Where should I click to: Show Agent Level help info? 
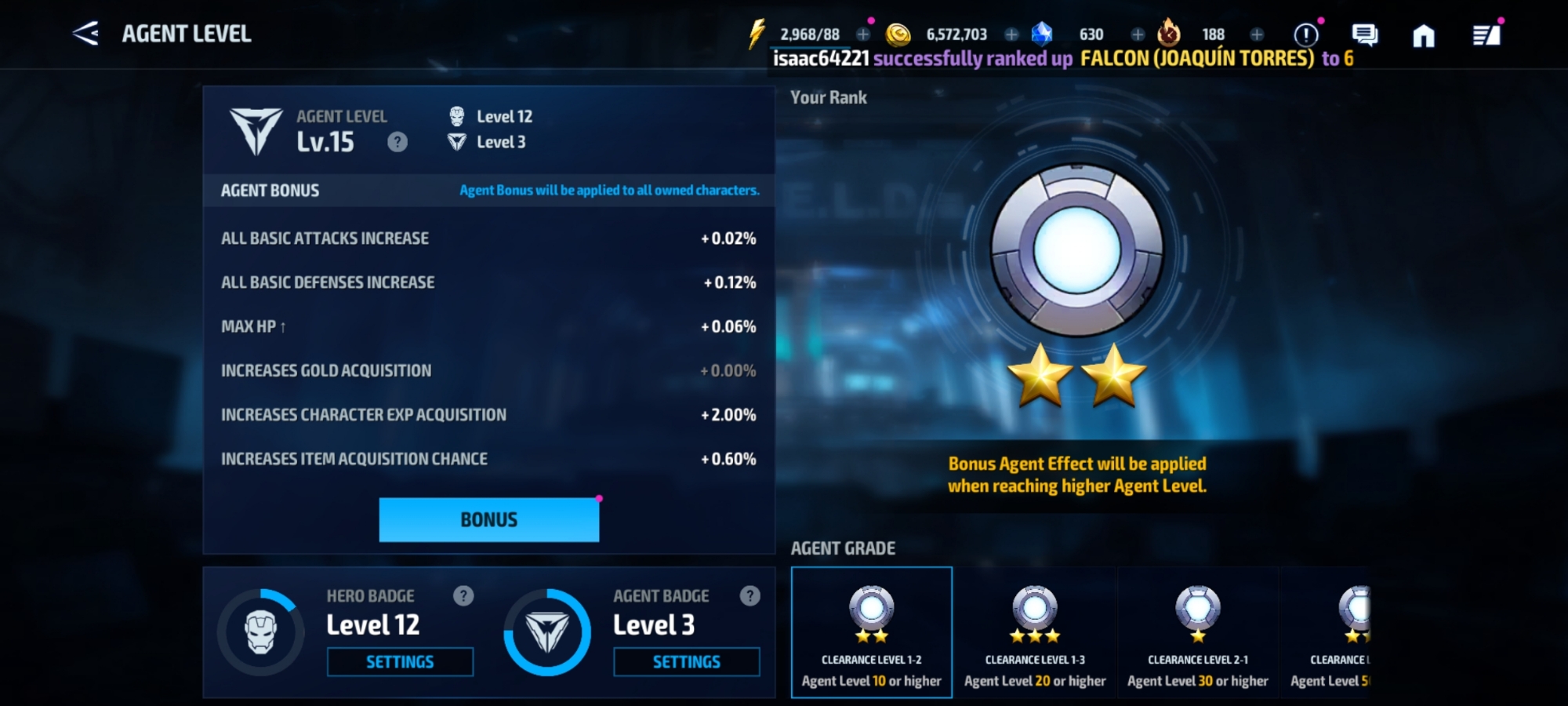tap(397, 142)
